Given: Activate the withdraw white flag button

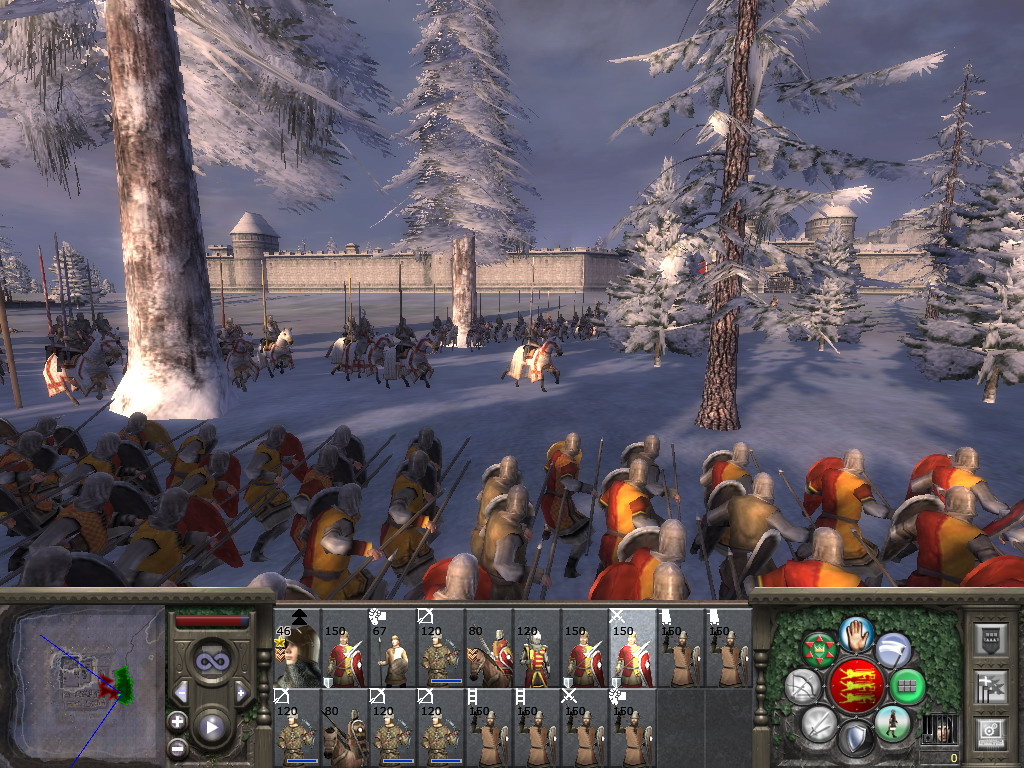Looking at the screenshot, I should pos(893,650).
